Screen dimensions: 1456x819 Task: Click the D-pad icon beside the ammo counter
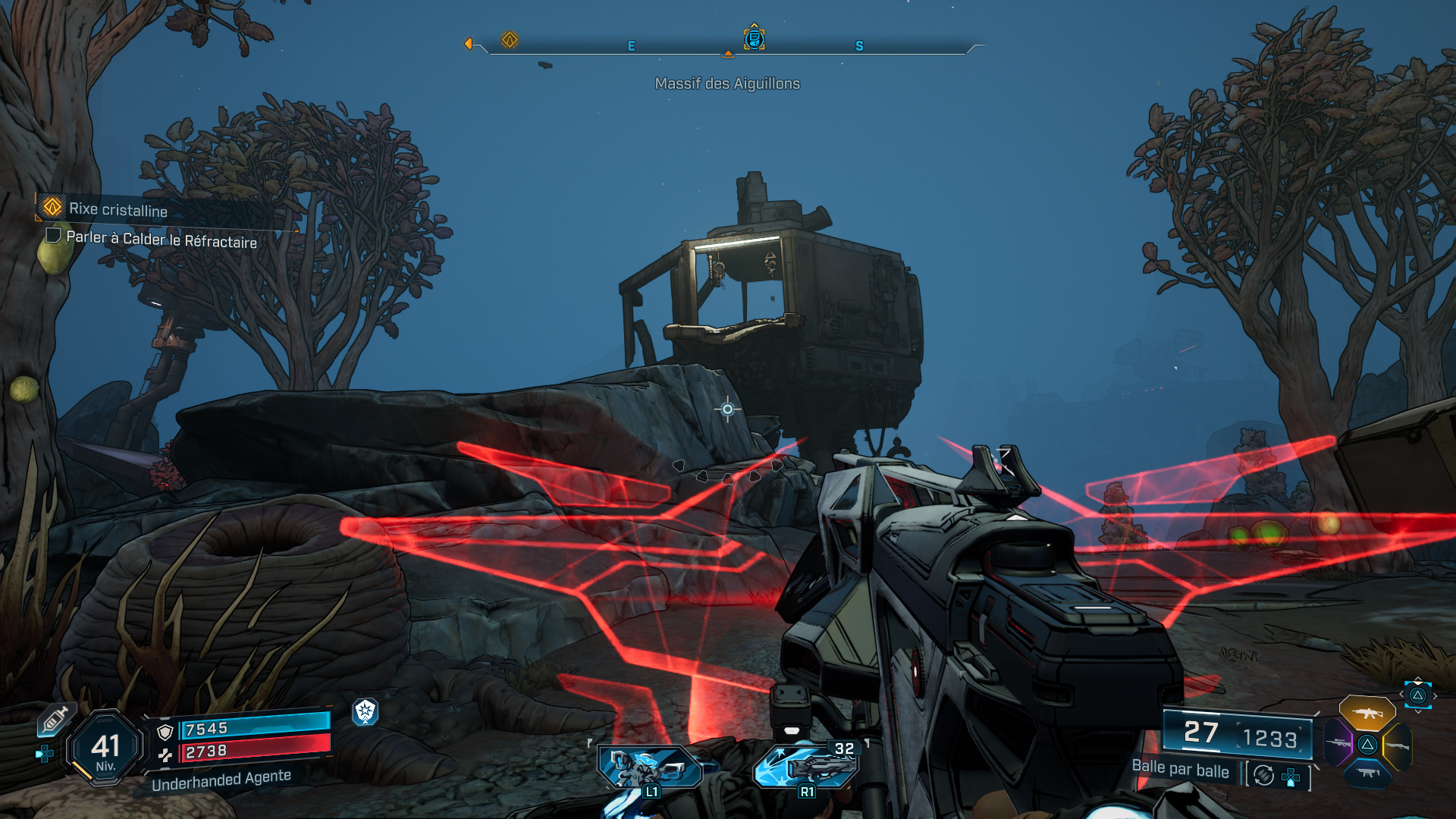tap(1291, 777)
